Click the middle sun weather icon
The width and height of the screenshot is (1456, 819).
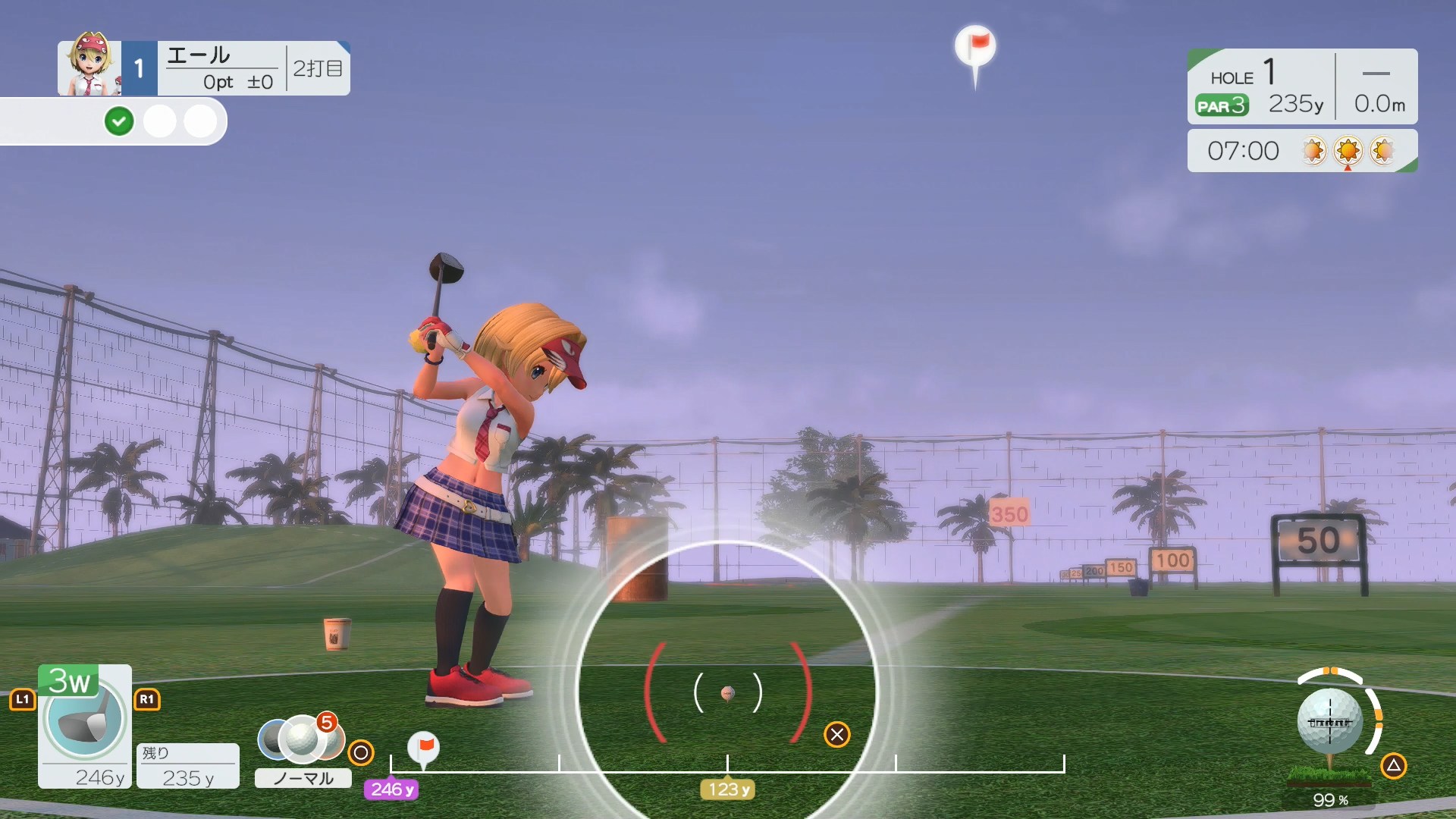[x=1348, y=151]
